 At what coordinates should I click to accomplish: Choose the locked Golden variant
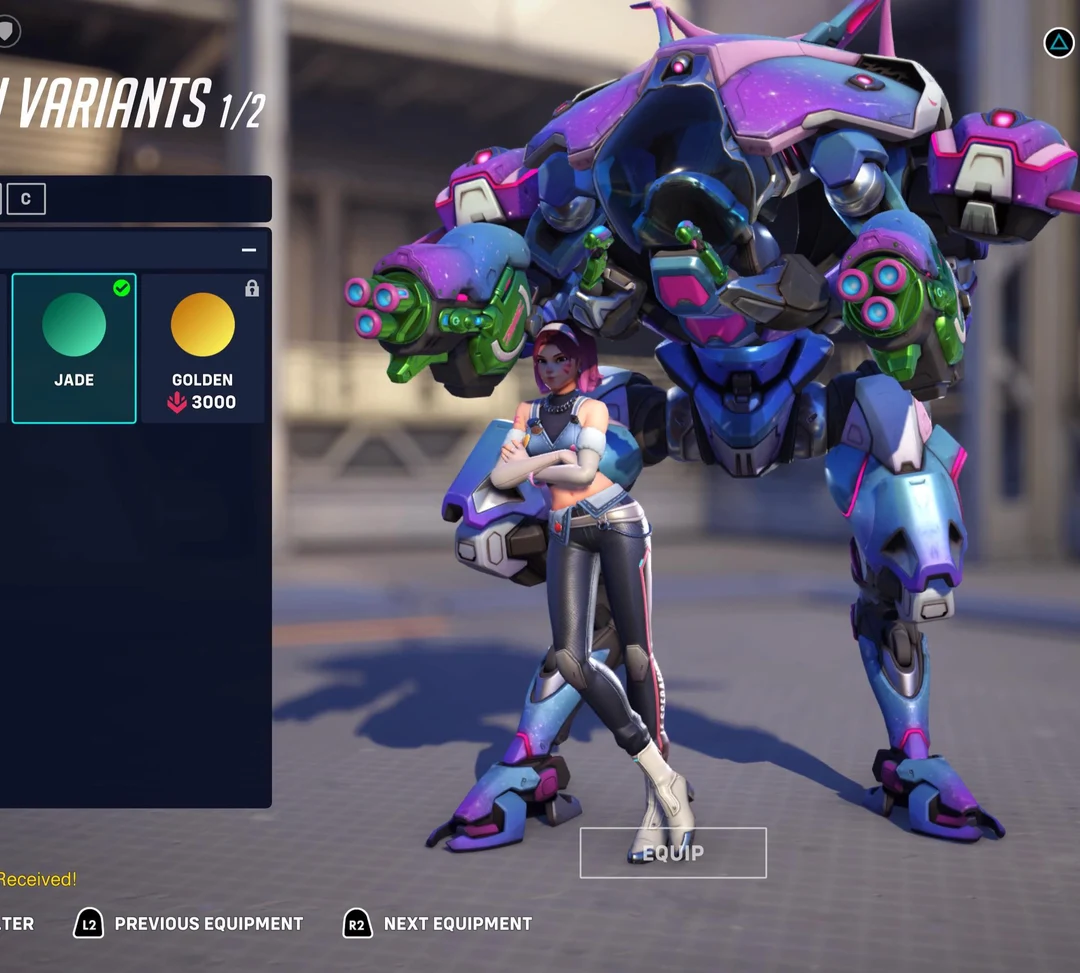coord(203,347)
